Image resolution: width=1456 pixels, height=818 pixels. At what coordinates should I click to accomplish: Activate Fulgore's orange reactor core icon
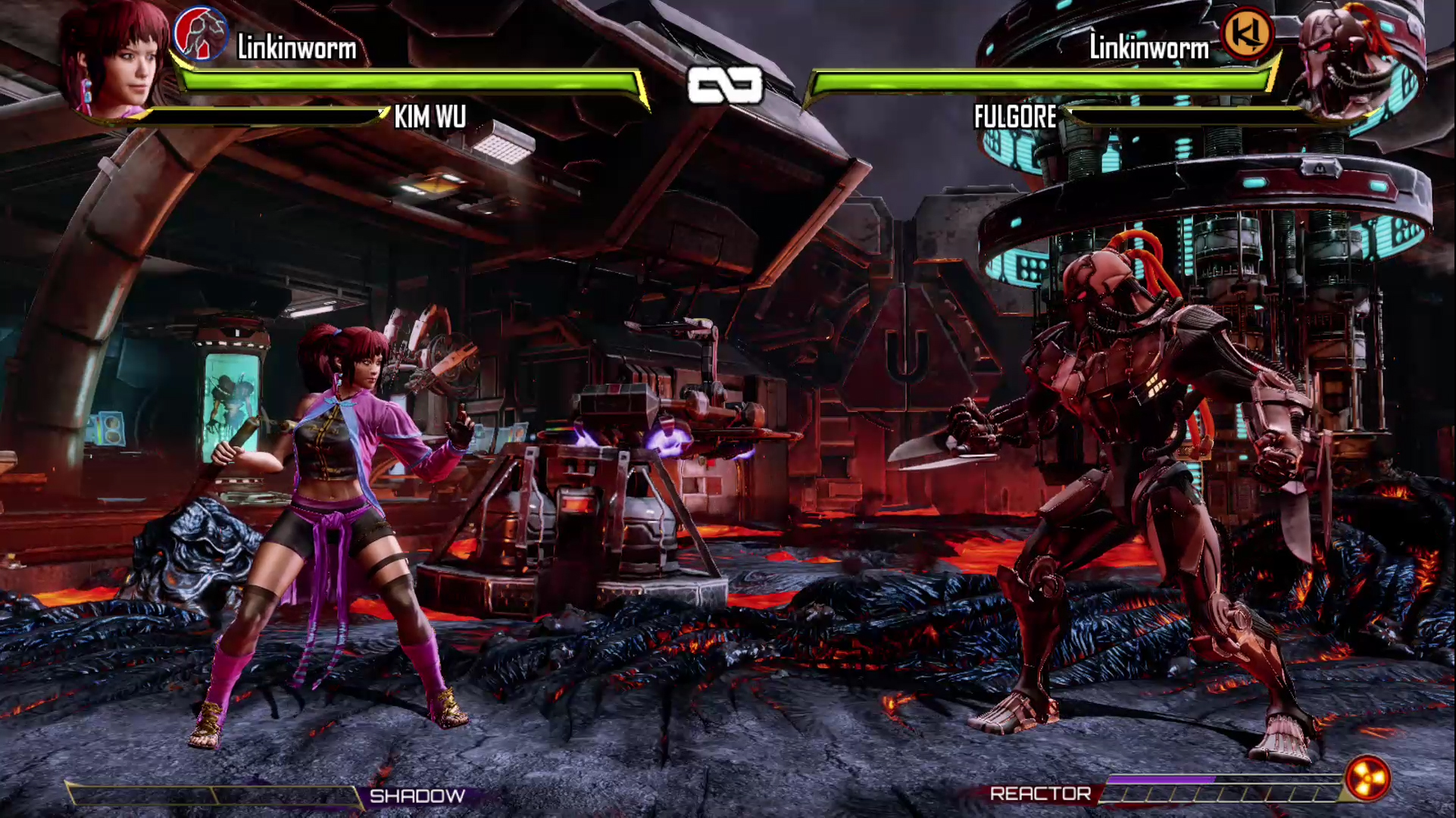pos(1367,778)
